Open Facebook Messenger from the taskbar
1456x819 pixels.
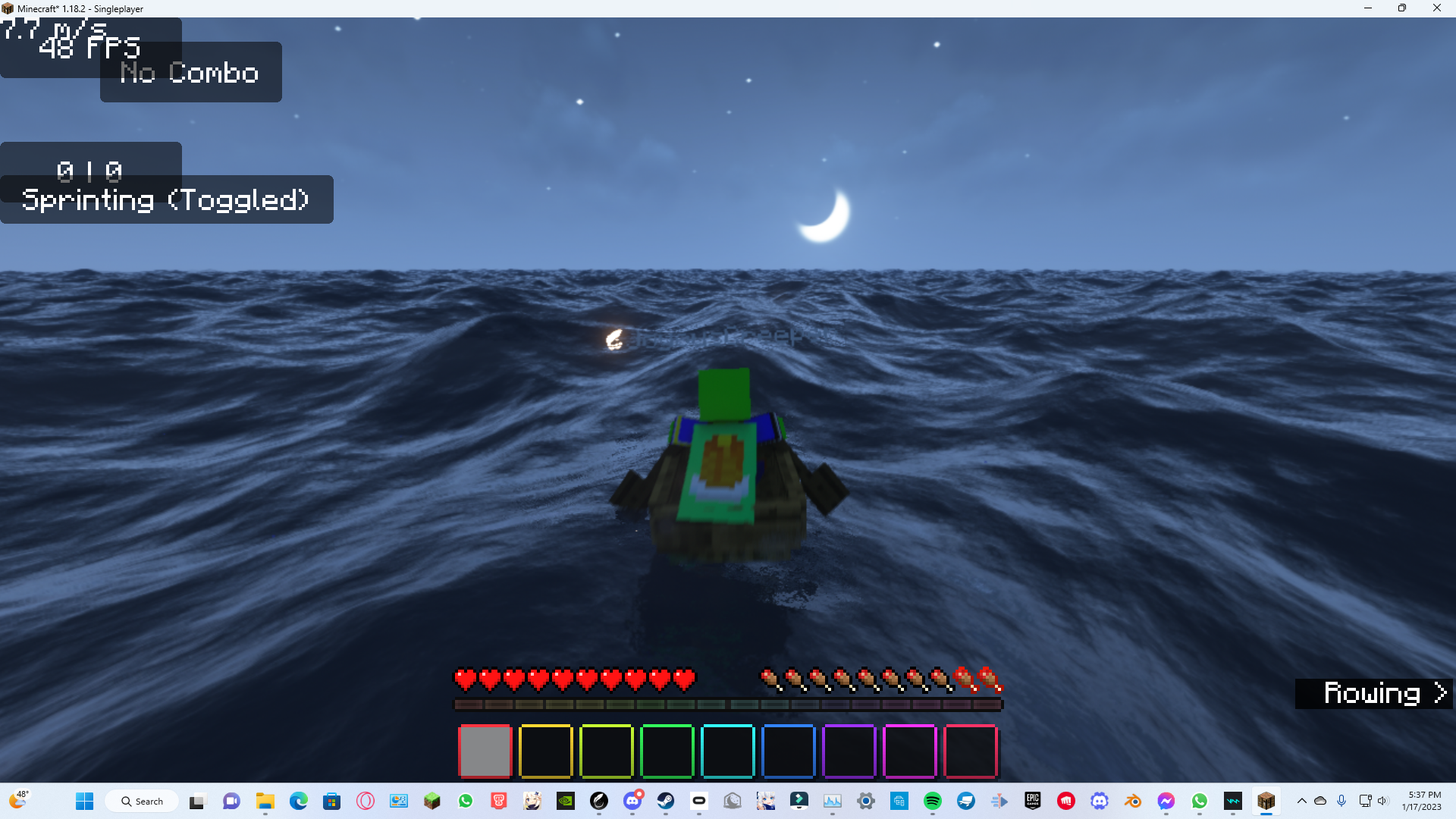(1166, 801)
